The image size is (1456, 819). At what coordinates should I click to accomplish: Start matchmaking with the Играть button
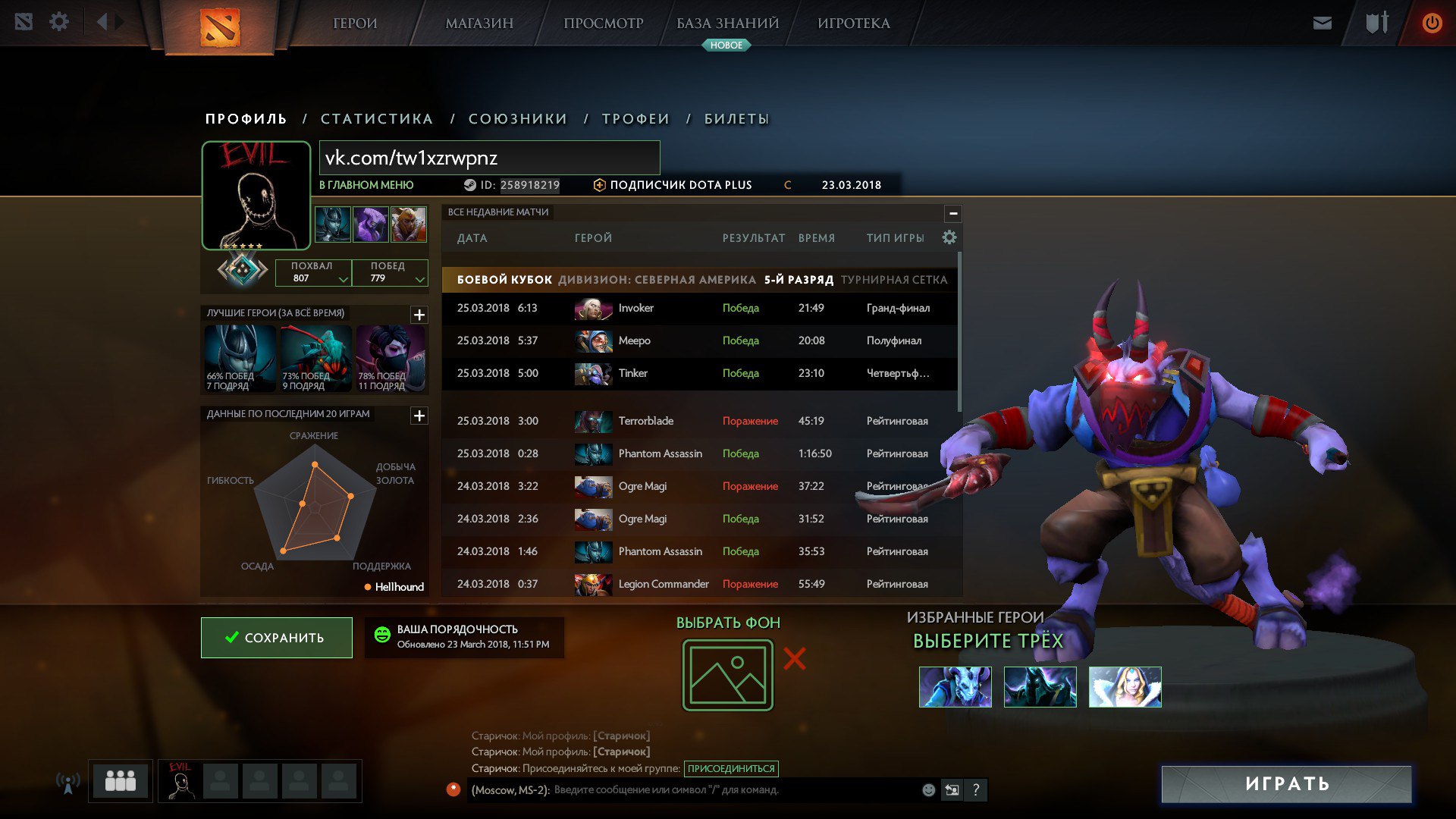click(1286, 783)
